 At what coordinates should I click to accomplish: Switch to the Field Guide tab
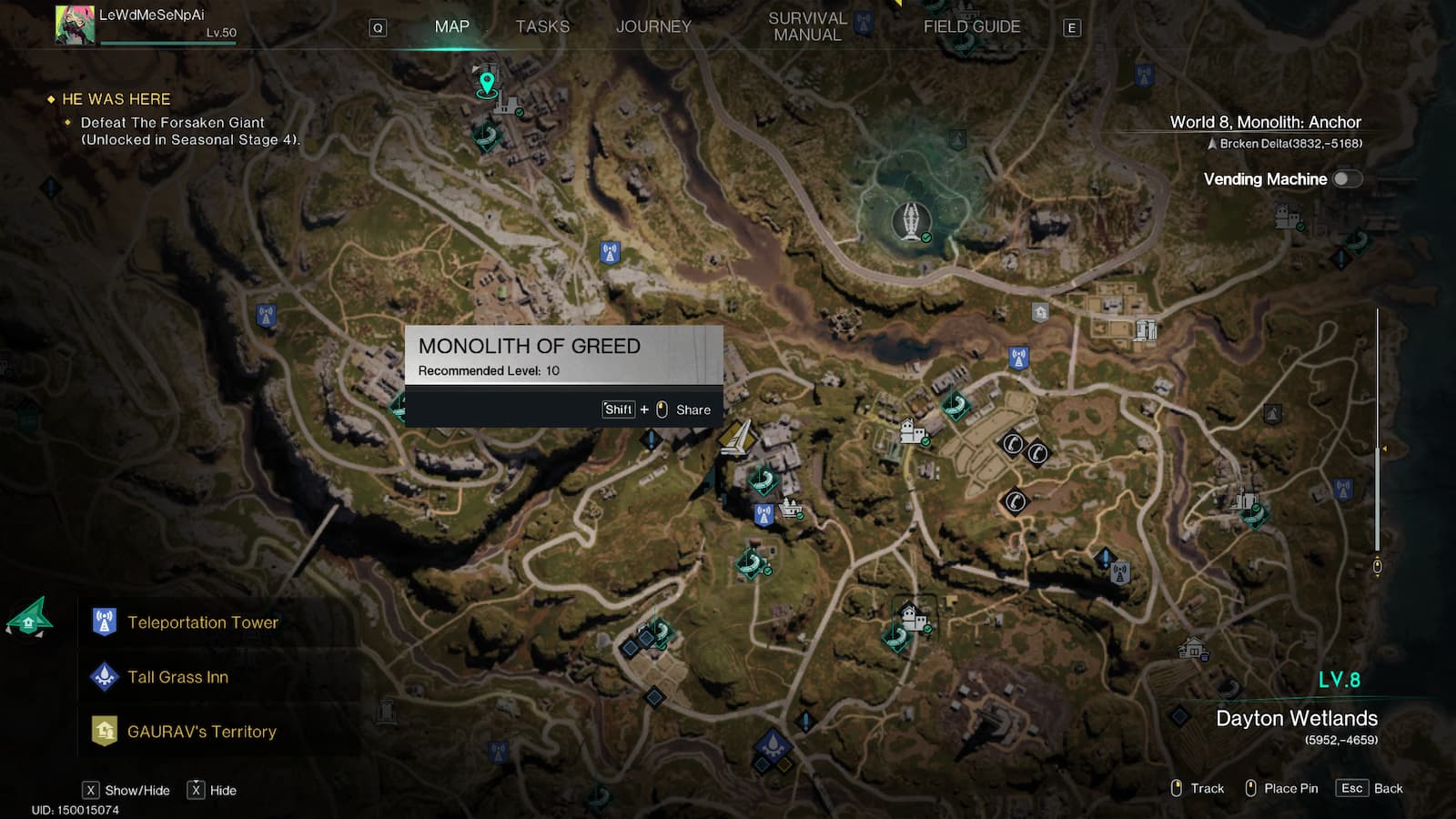coord(972,26)
